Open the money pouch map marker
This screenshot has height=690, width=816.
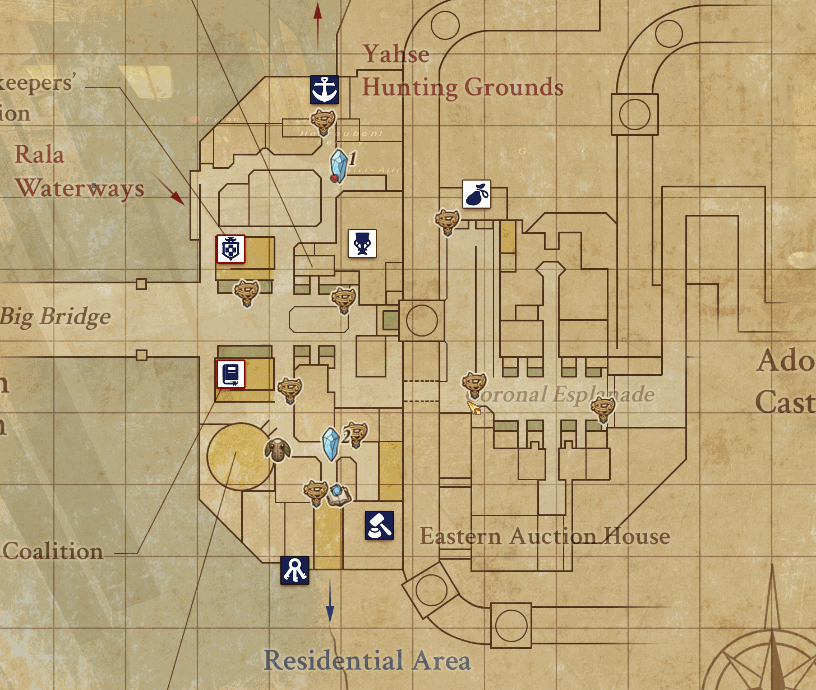pyautogui.click(x=476, y=194)
